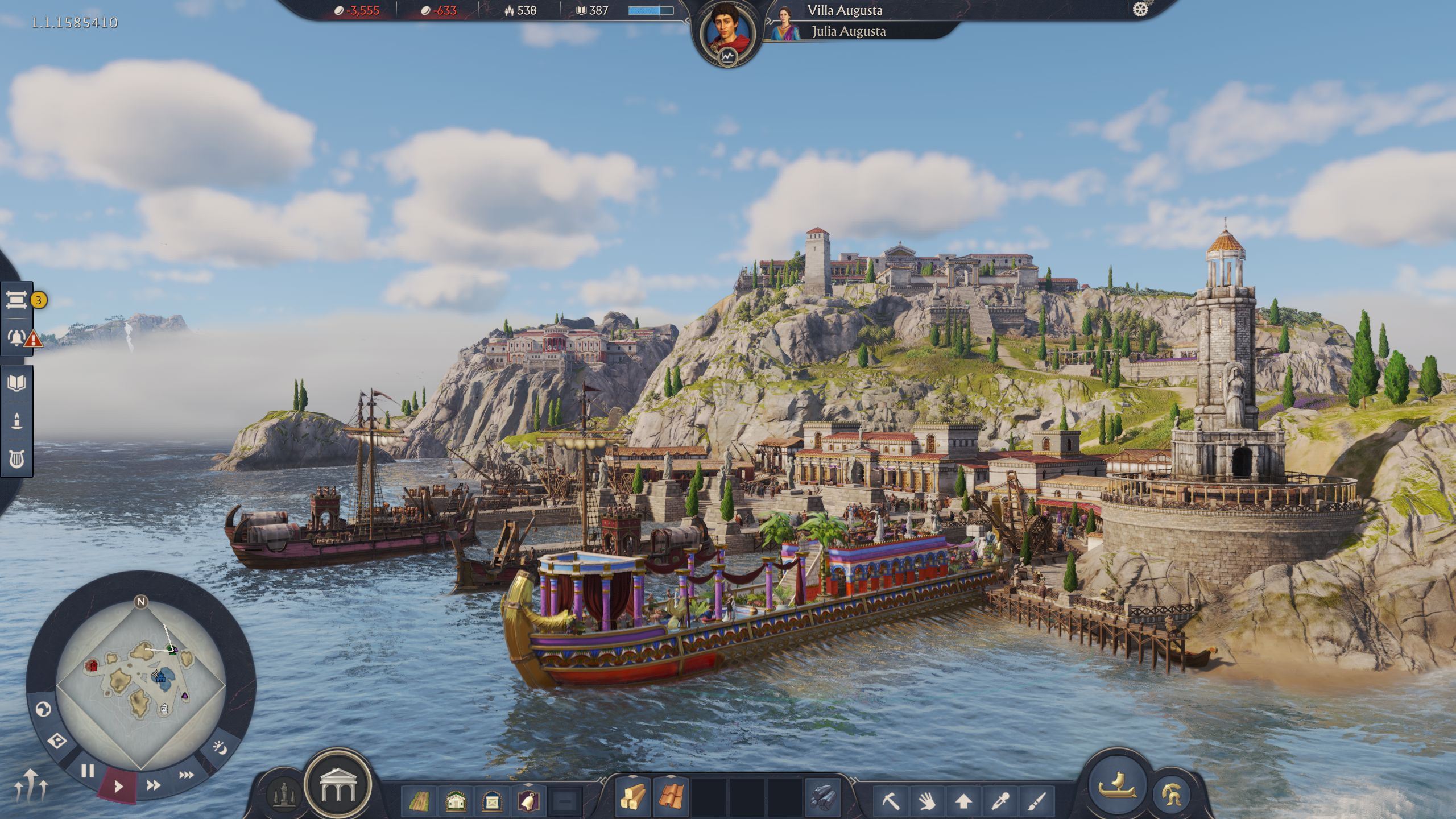The width and height of the screenshot is (1456, 819).
Task: Switch to double fast-forward speed
Action: (x=153, y=785)
